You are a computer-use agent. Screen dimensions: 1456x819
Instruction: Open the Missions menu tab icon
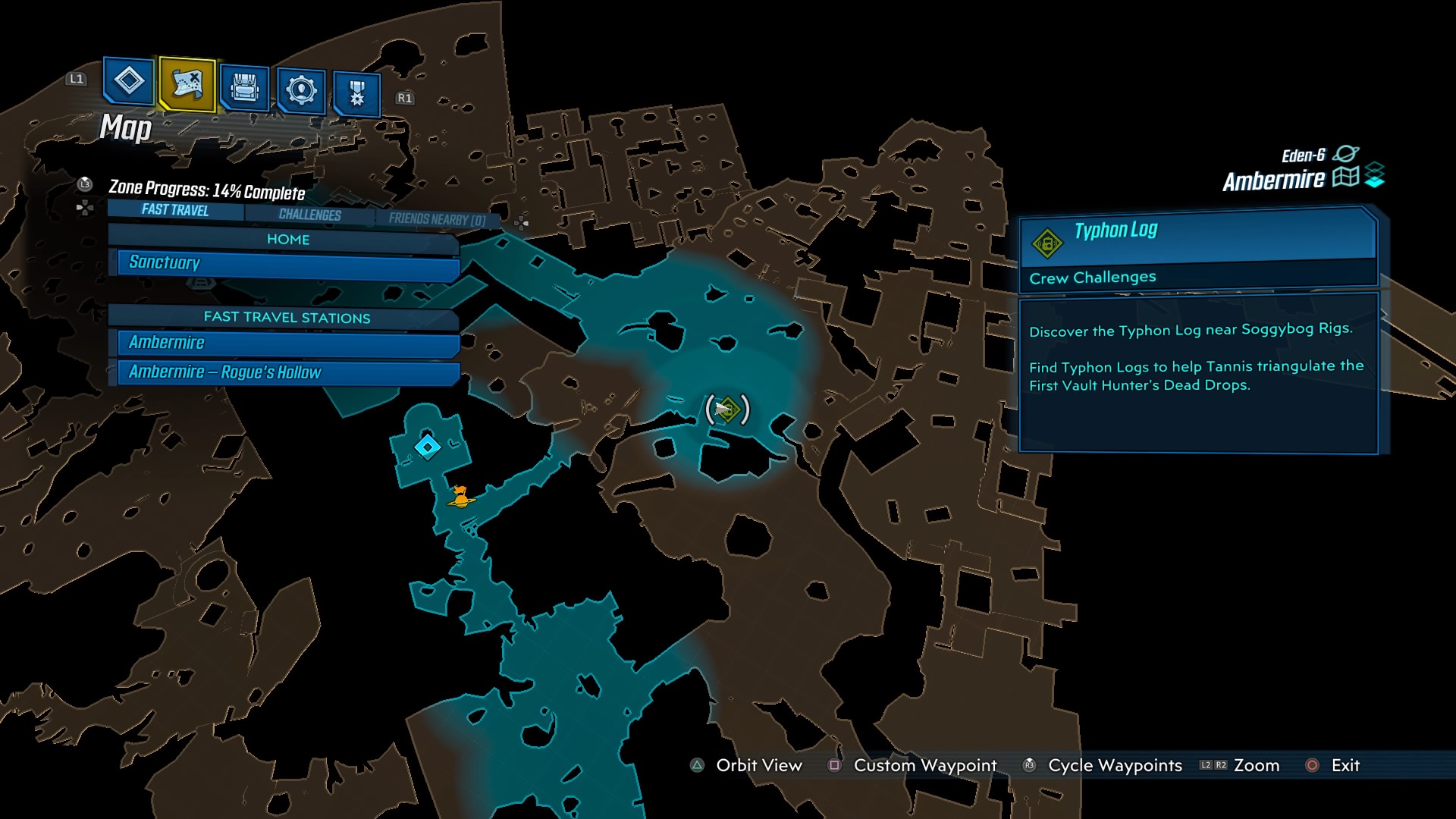(x=128, y=80)
